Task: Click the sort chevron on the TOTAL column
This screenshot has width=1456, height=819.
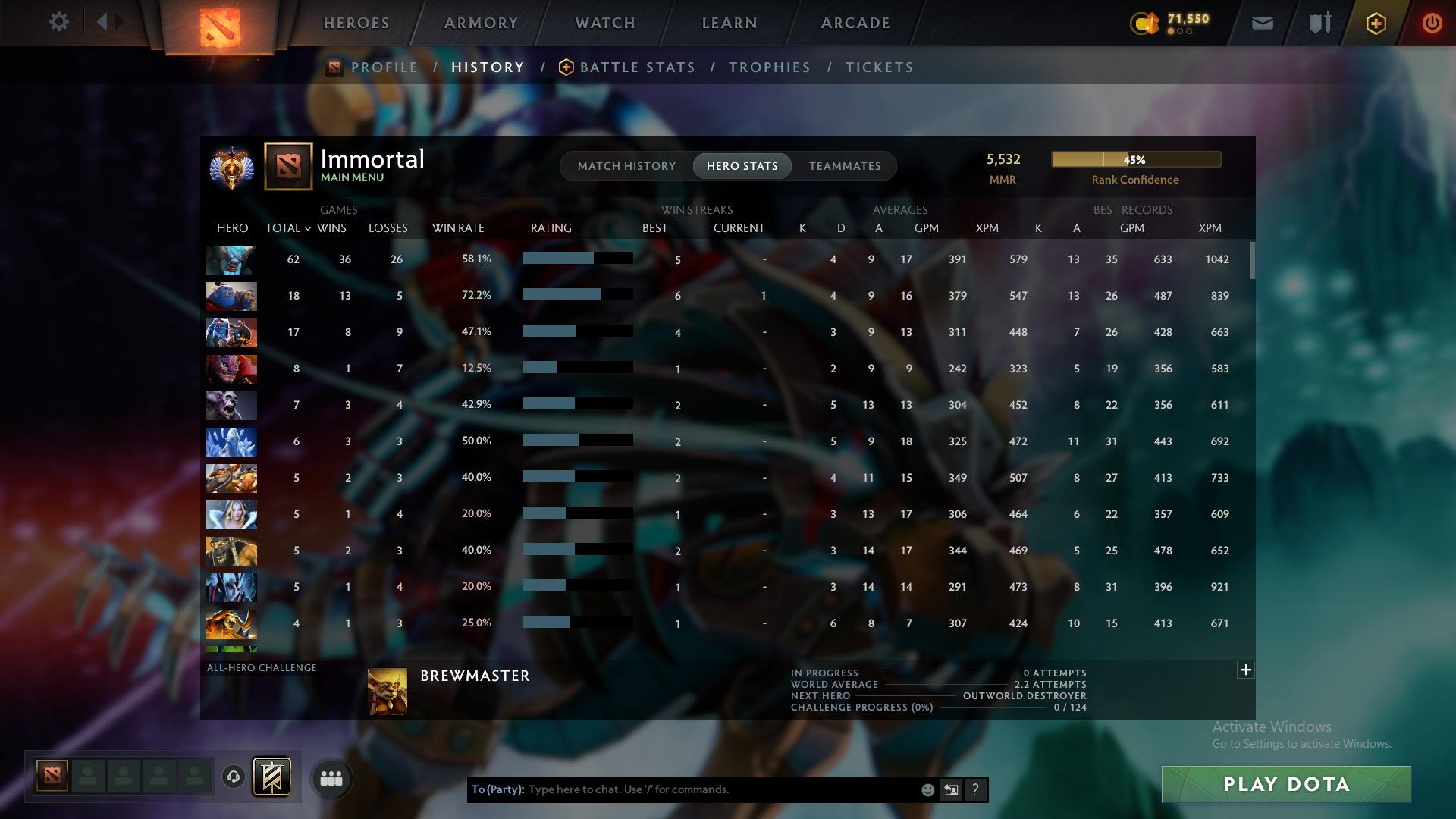Action: click(x=307, y=227)
